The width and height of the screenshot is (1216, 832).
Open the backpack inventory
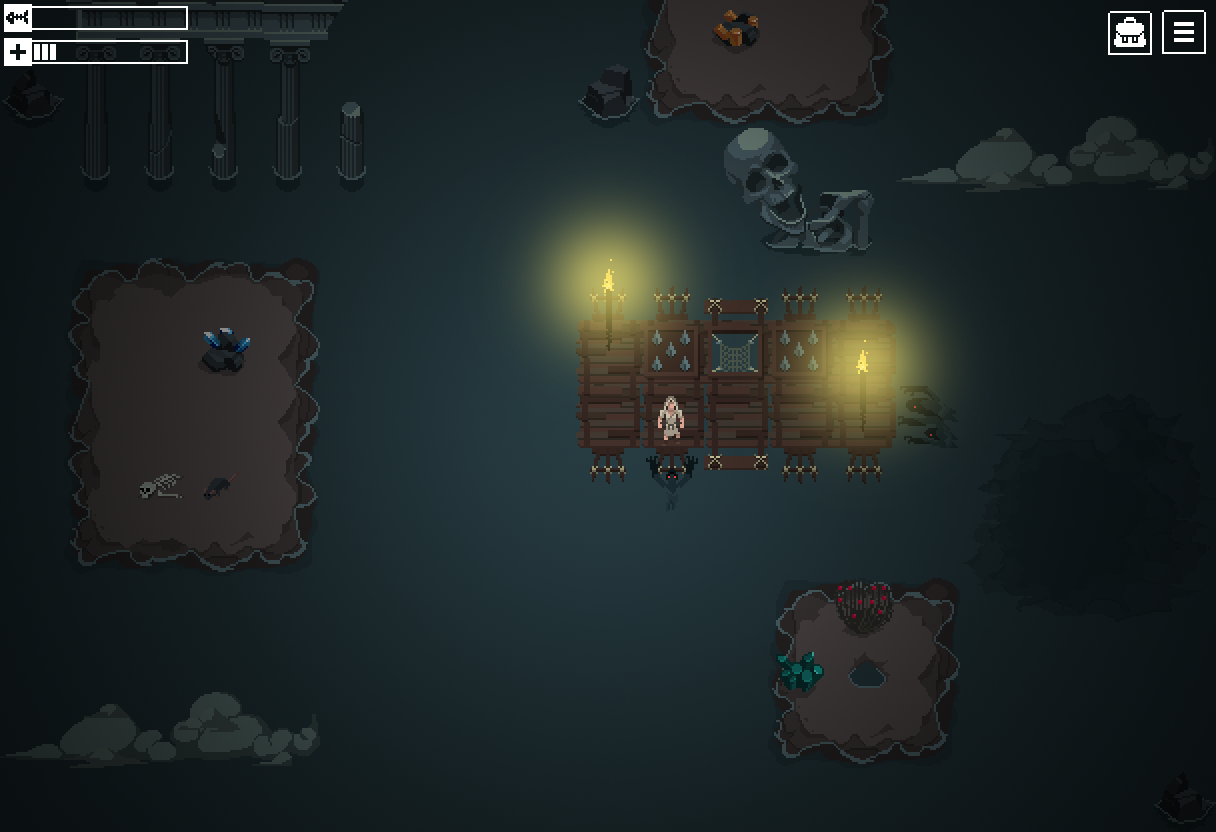[x=1129, y=33]
